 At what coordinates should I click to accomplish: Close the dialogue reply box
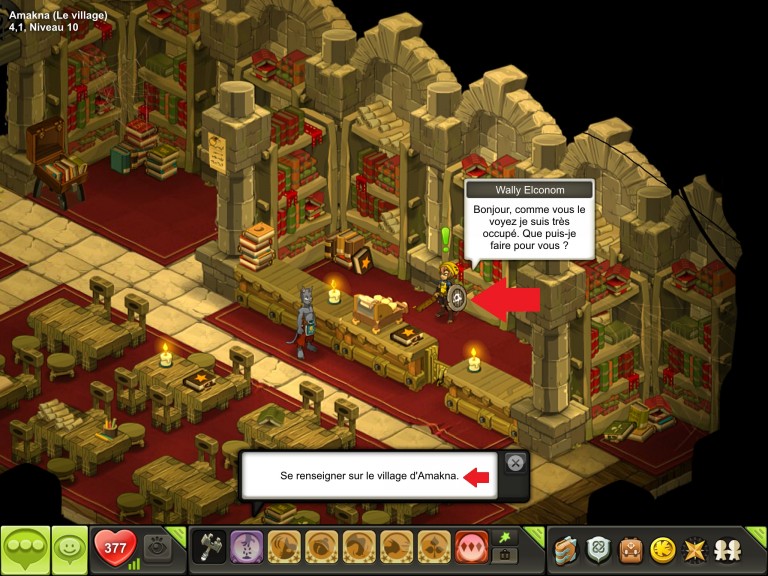point(515,462)
